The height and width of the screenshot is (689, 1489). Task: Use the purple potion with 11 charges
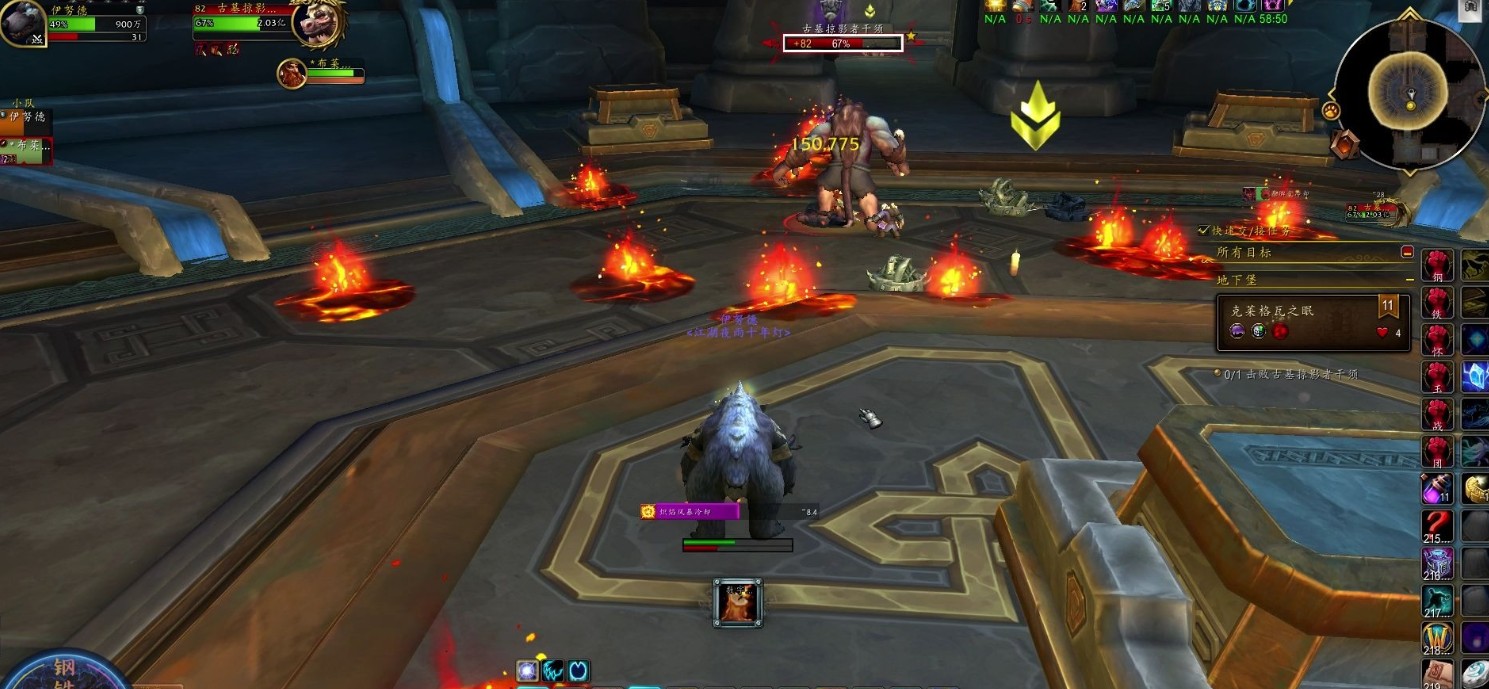click(x=1437, y=489)
